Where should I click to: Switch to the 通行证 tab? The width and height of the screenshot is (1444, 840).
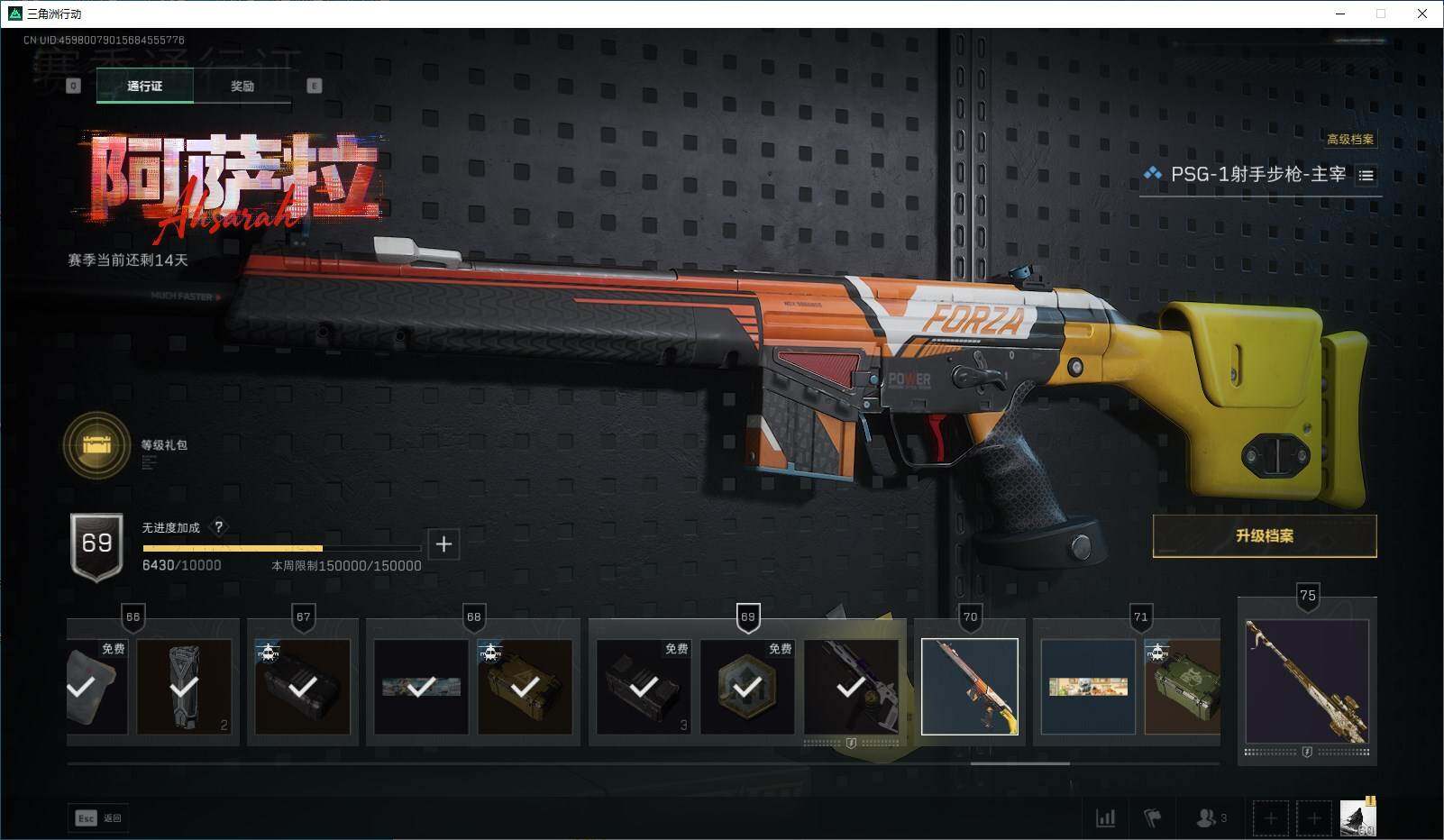pos(144,87)
